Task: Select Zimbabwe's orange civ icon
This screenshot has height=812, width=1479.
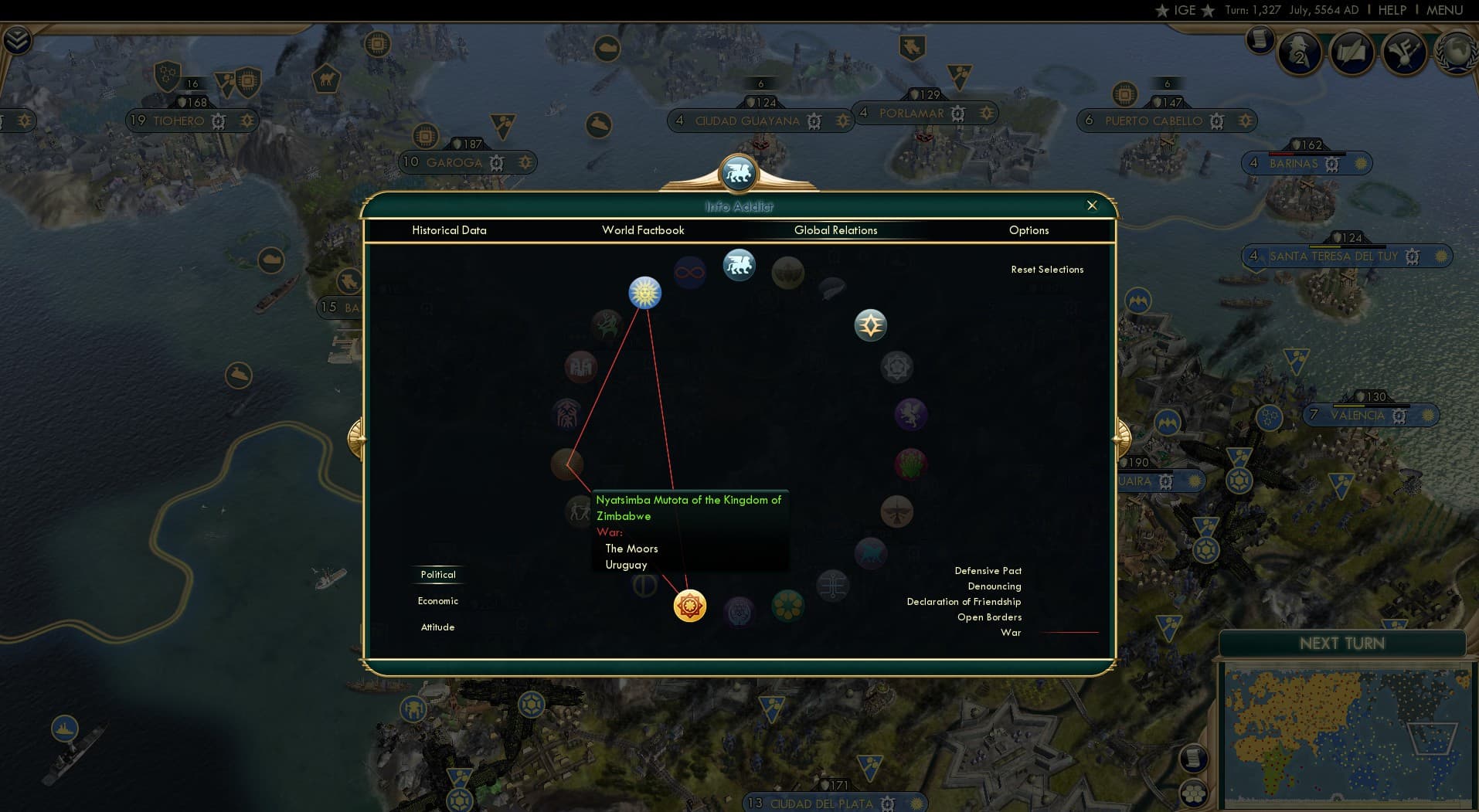Action: 688,606
